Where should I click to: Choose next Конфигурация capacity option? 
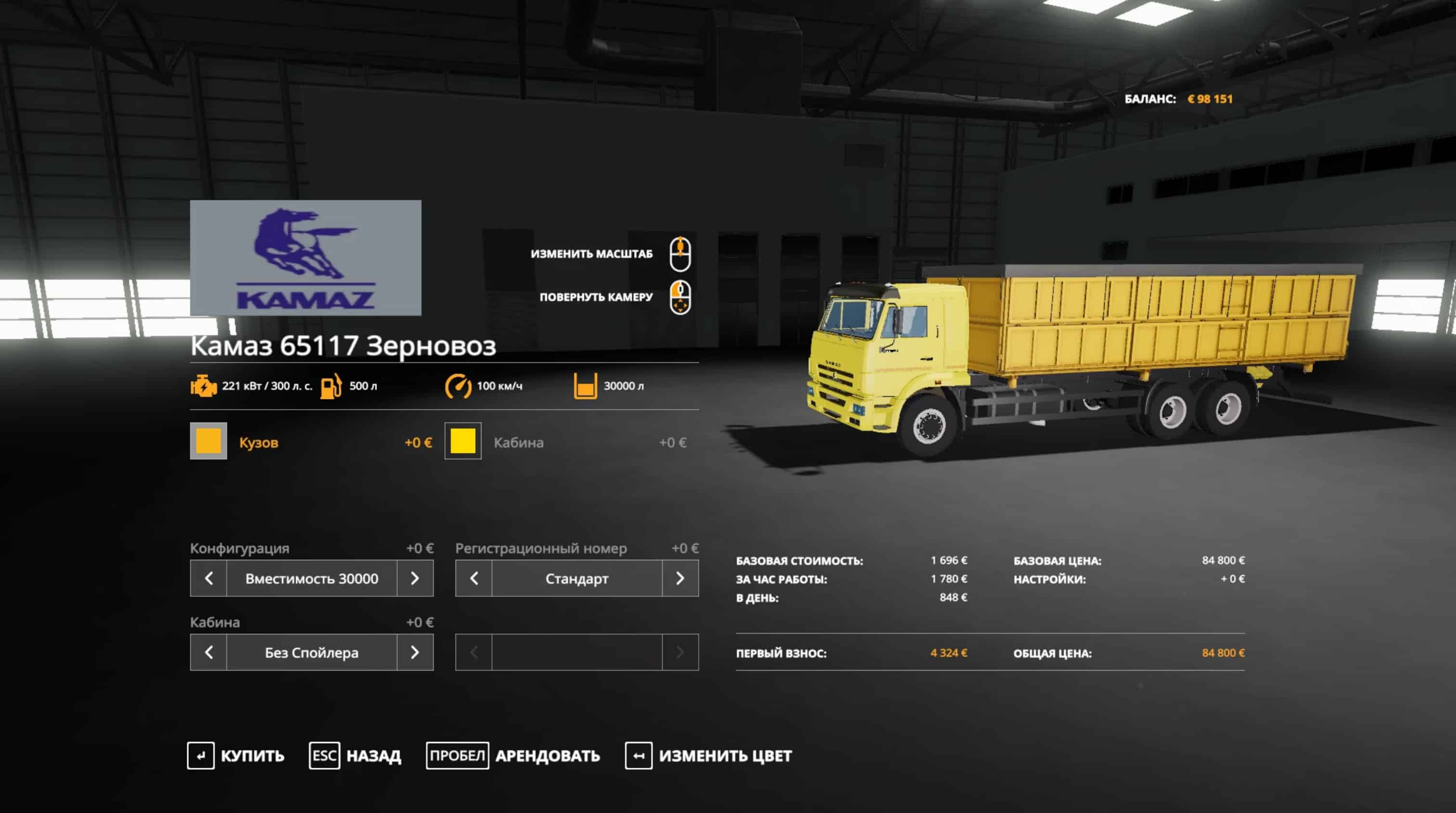[415, 578]
